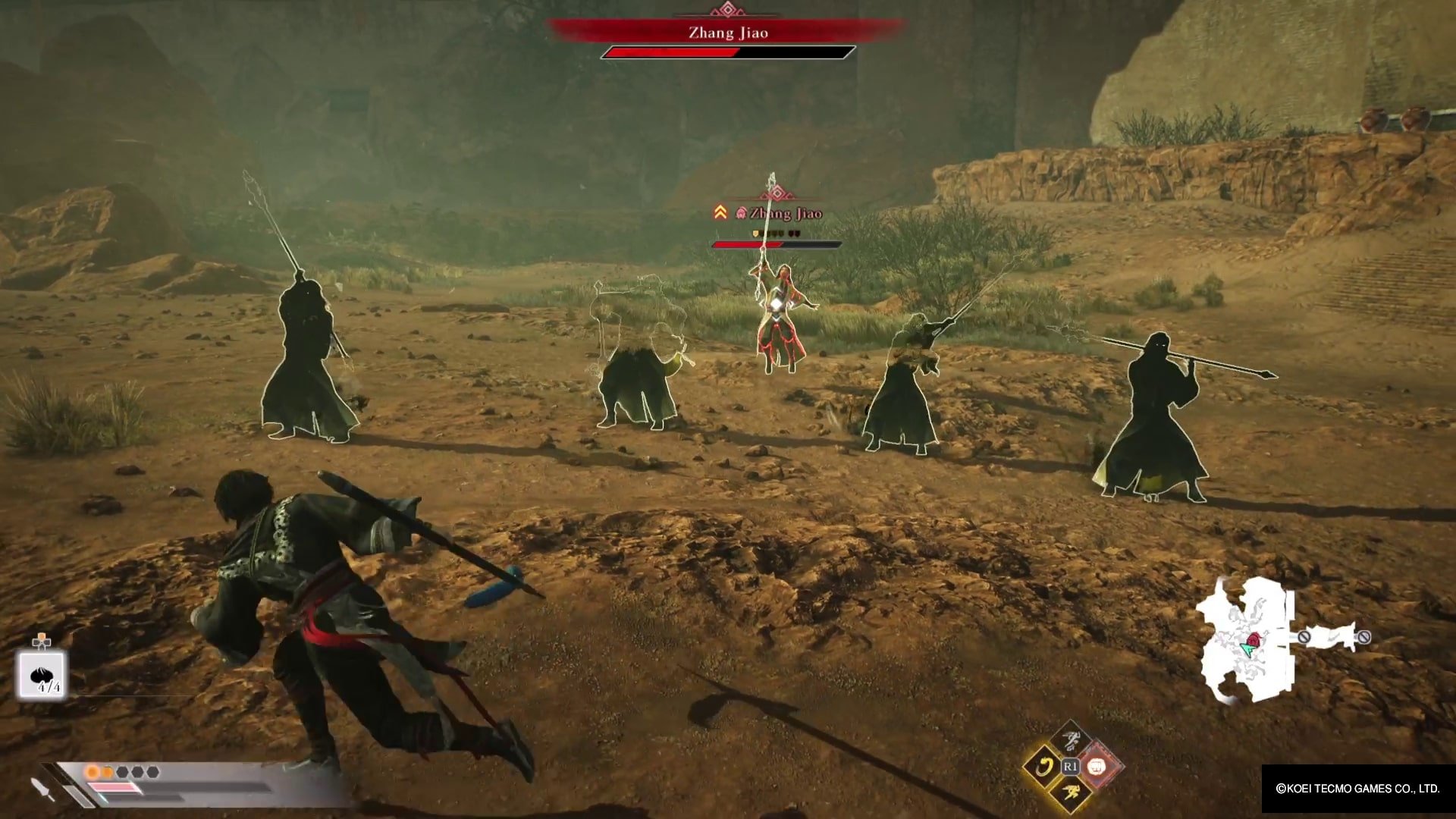Toggle the gold shield badge under Zhang Jiao's name
1456x819 pixels.
(x=755, y=234)
